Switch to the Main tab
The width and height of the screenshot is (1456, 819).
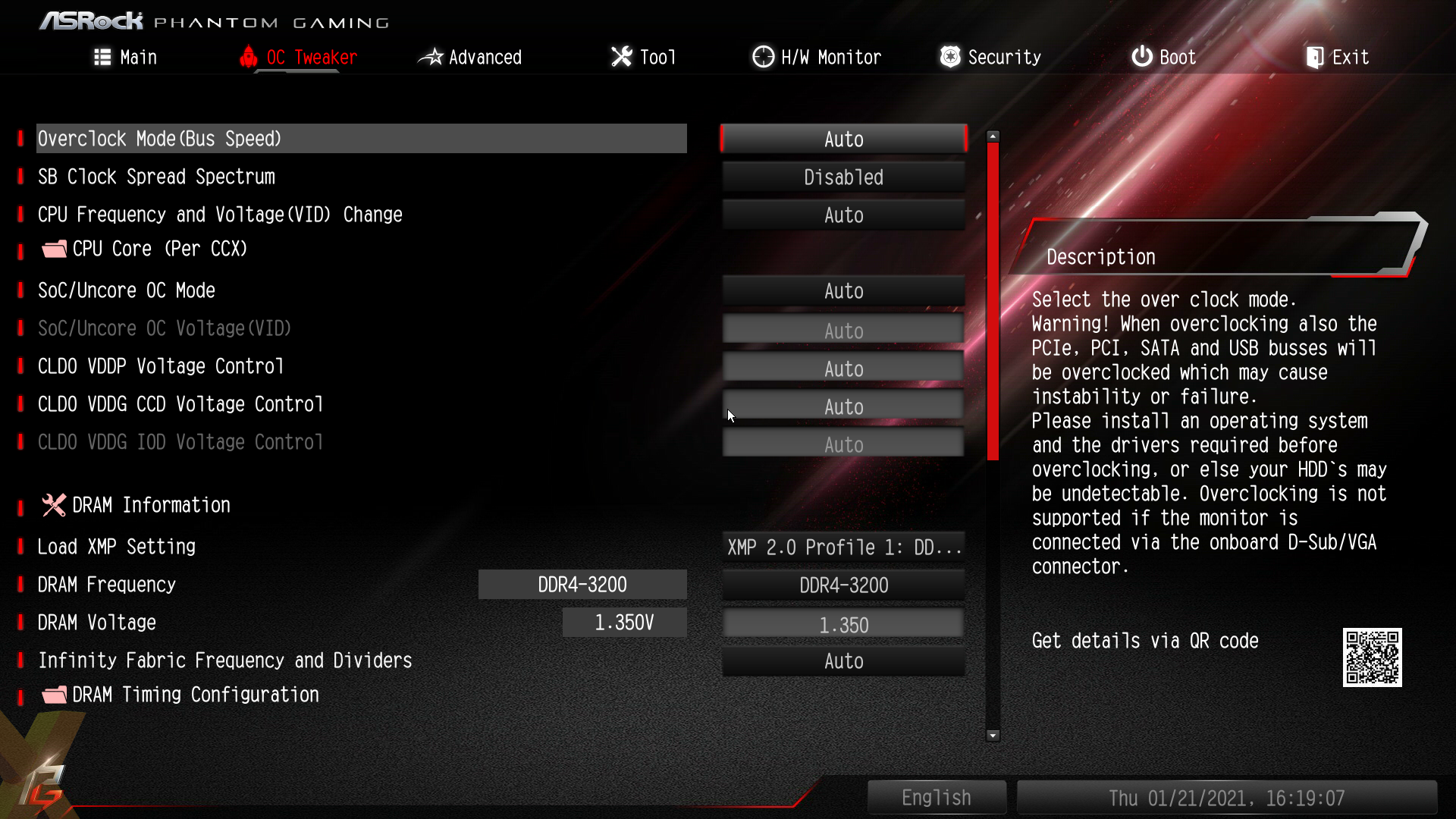pos(137,56)
